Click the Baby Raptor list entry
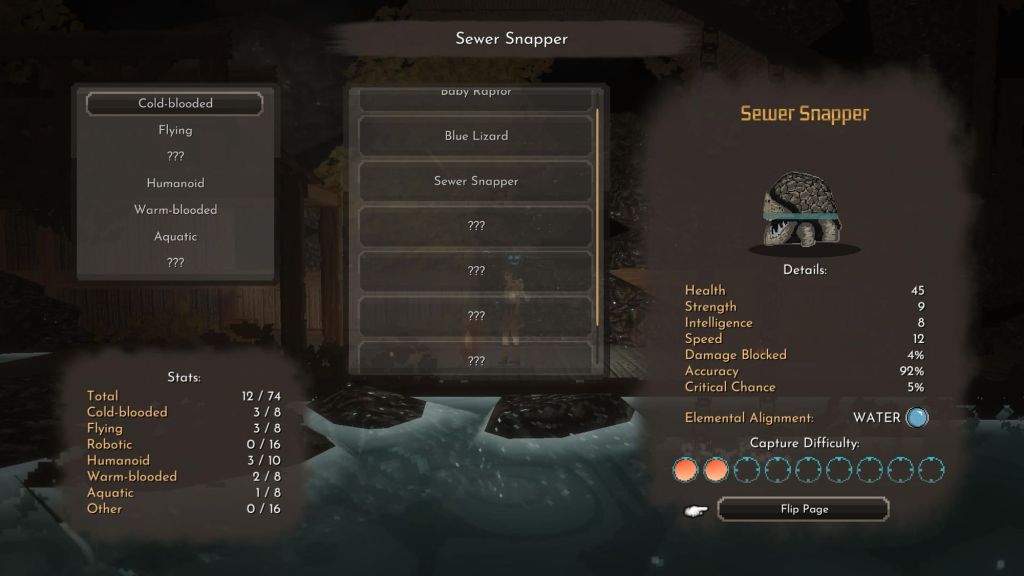 click(476, 96)
